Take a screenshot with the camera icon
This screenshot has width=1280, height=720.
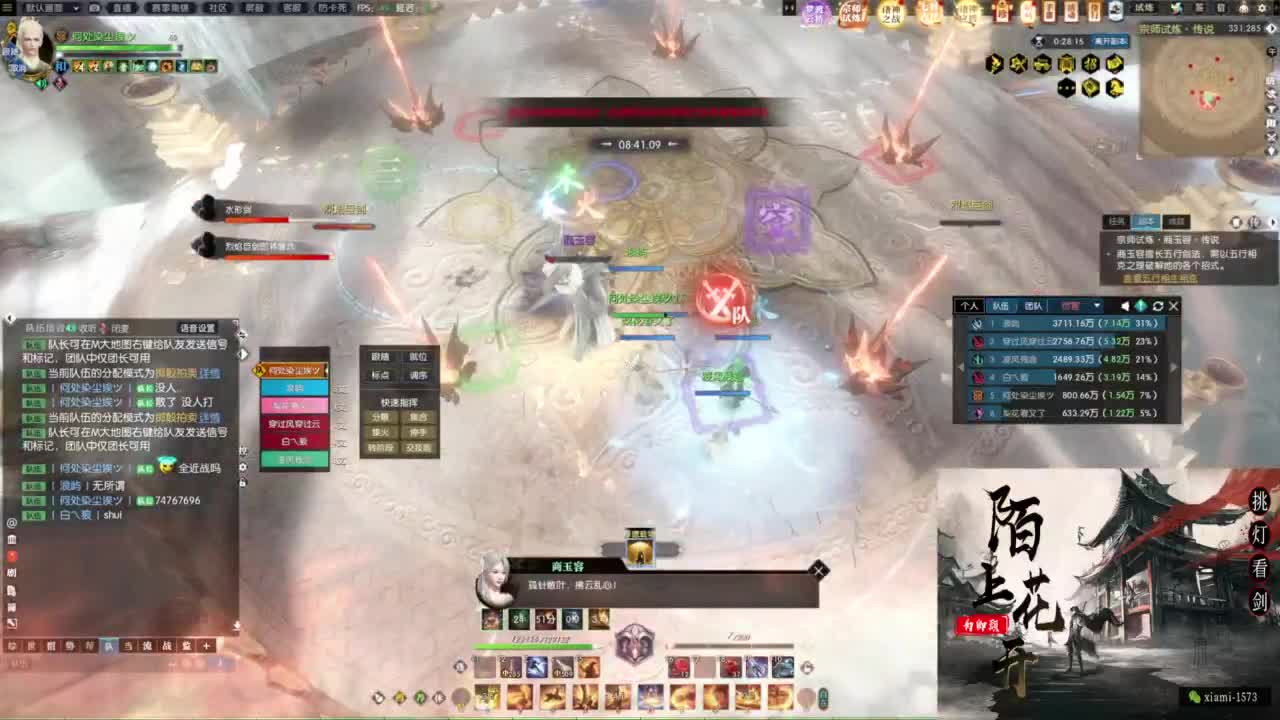click(x=94, y=8)
